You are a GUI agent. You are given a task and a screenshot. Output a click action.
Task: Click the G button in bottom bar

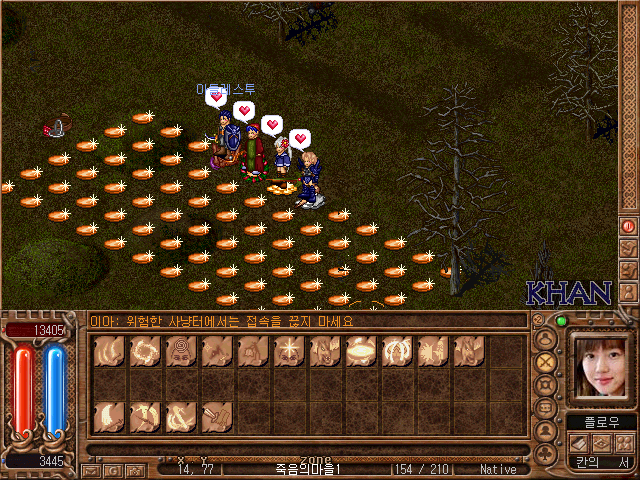coord(112,469)
